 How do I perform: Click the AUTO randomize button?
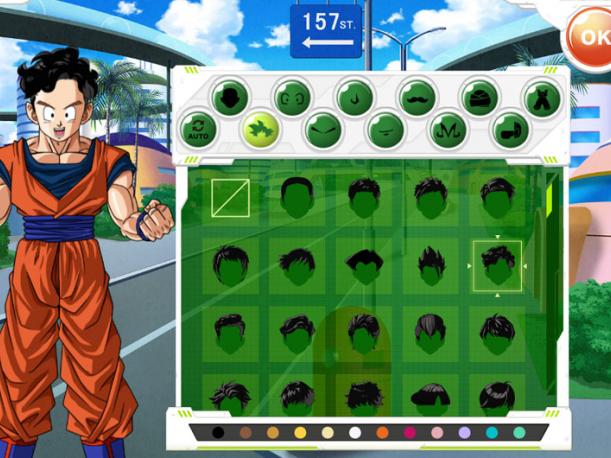(199, 130)
